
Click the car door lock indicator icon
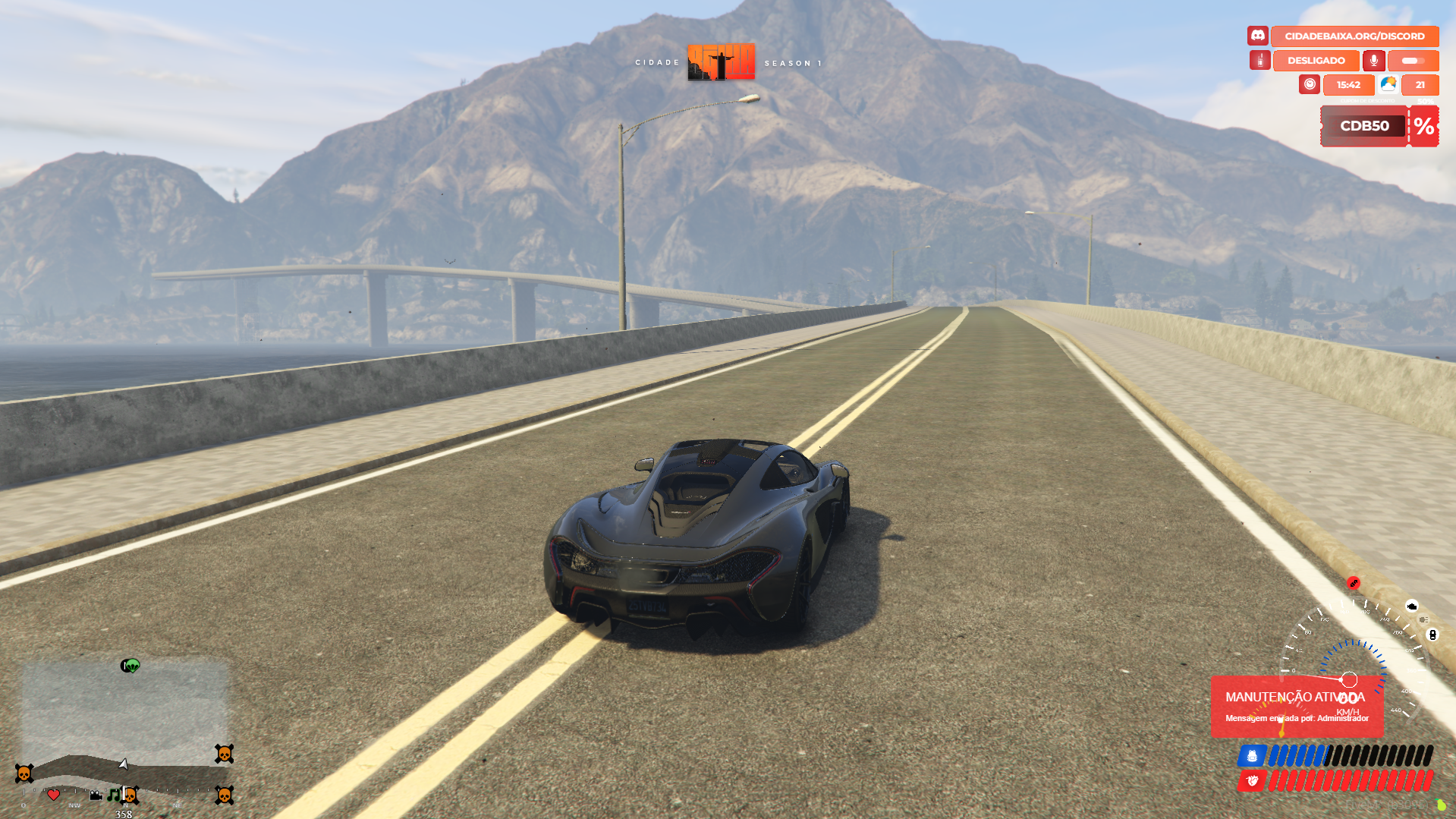[x=1432, y=635]
